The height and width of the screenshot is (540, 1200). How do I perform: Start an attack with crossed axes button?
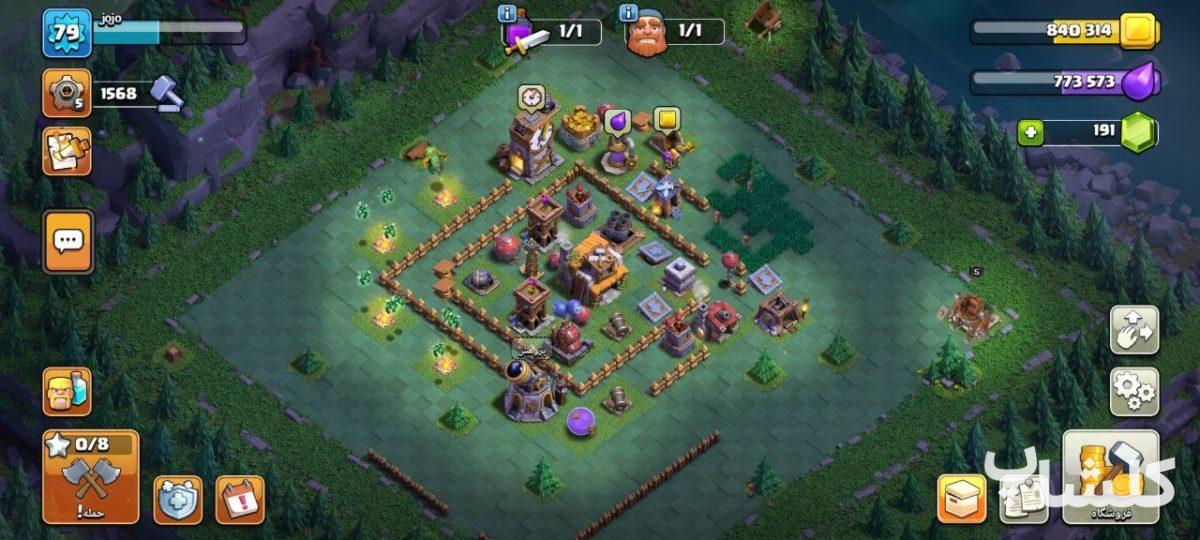click(x=90, y=477)
